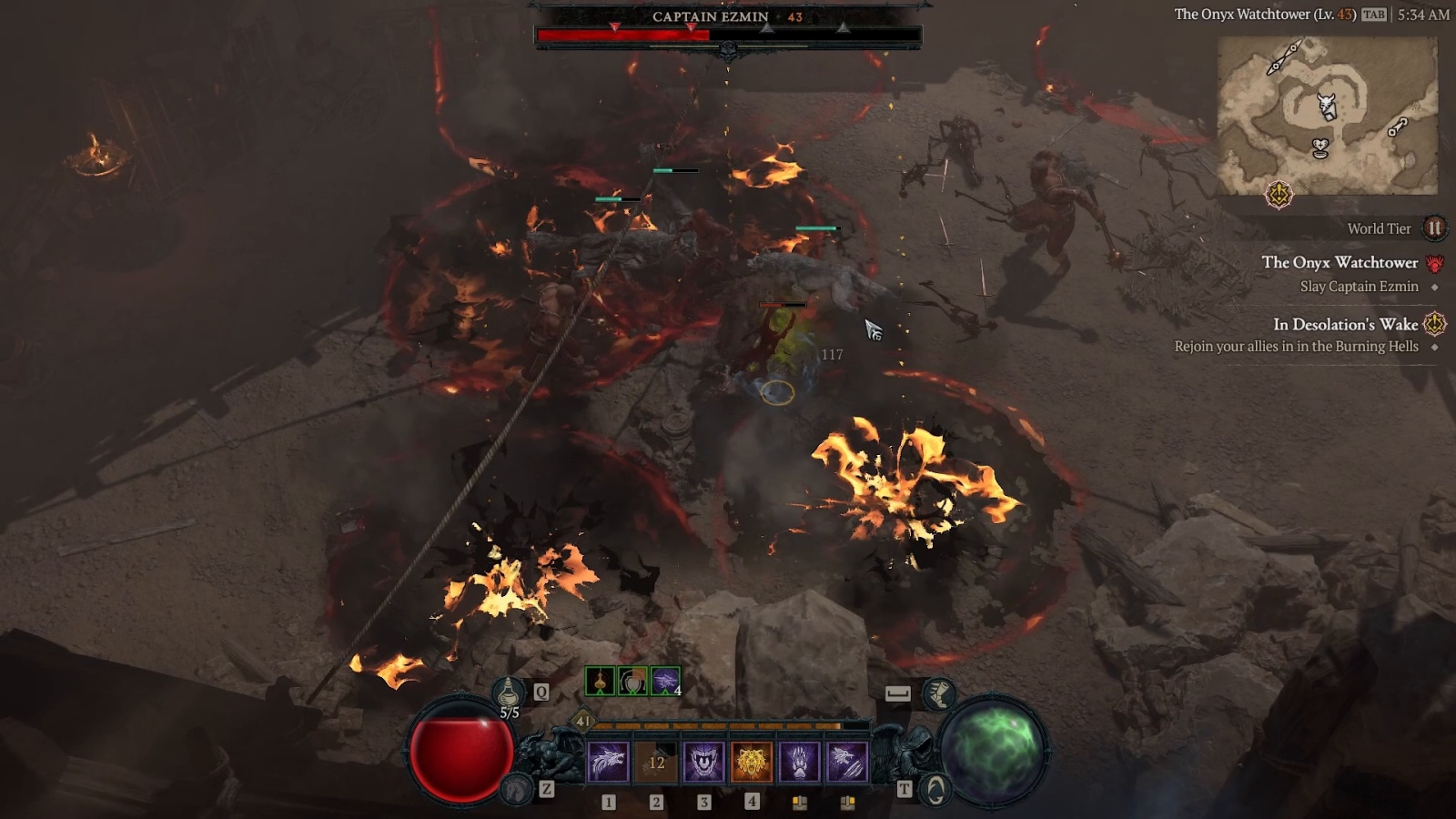Screen dimensions: 1456x819
Task: Click the shield buff icon above the hotbar
Action: click(632, 680)
